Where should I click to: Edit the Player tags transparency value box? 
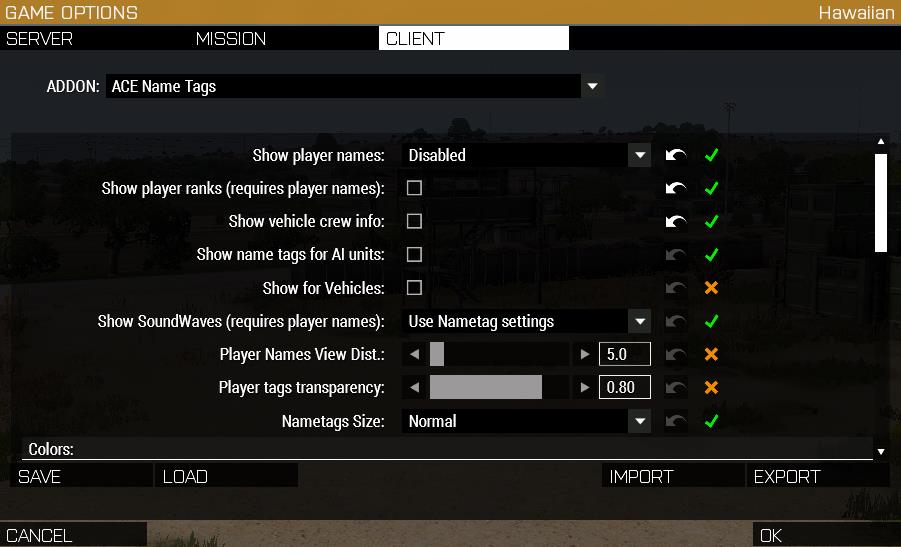[x=624, y=388]
